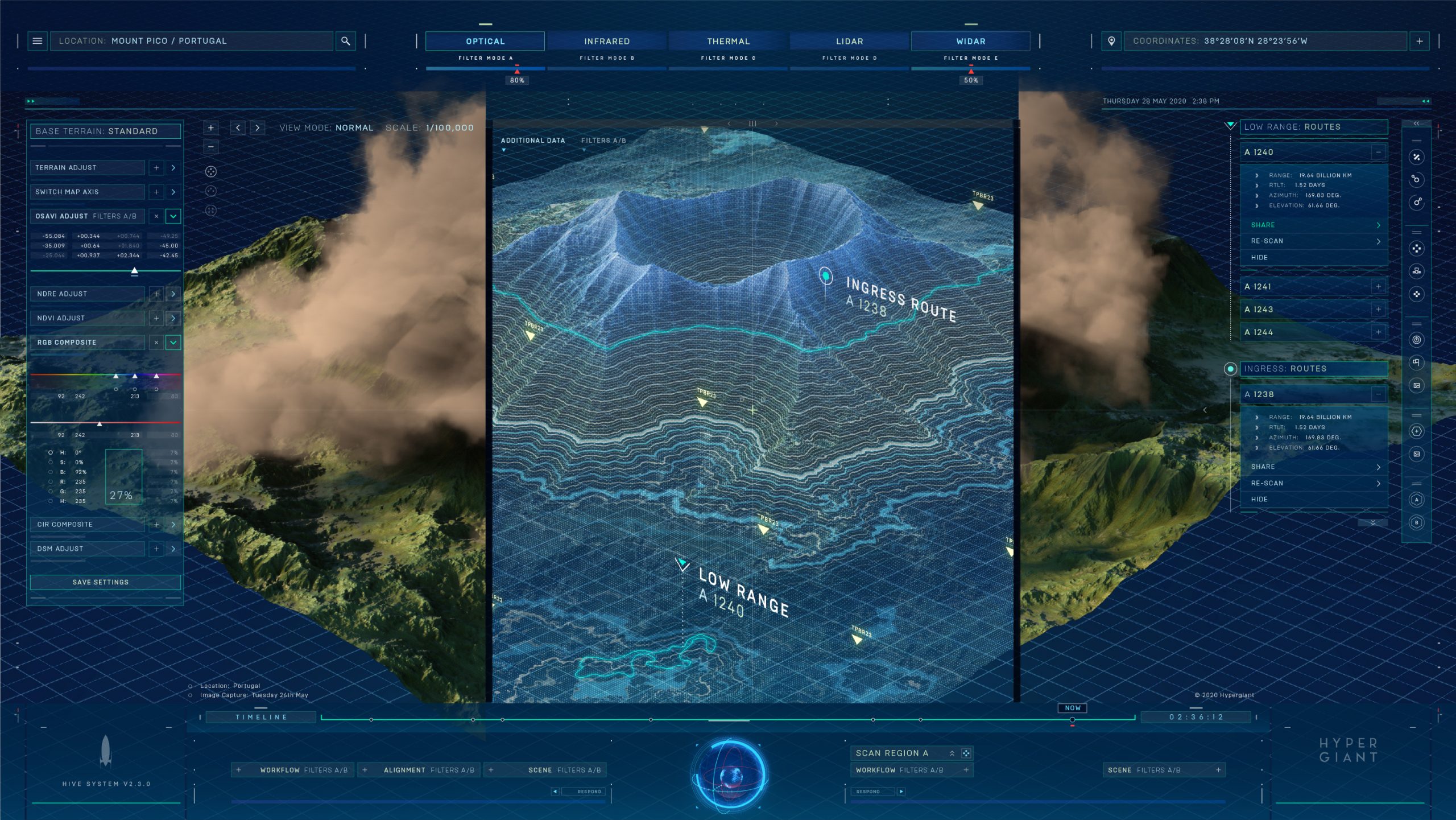The width and height of the screenshot is (1456, 820).
Task: Open the NDVI Adjust row
Action: 173,318
